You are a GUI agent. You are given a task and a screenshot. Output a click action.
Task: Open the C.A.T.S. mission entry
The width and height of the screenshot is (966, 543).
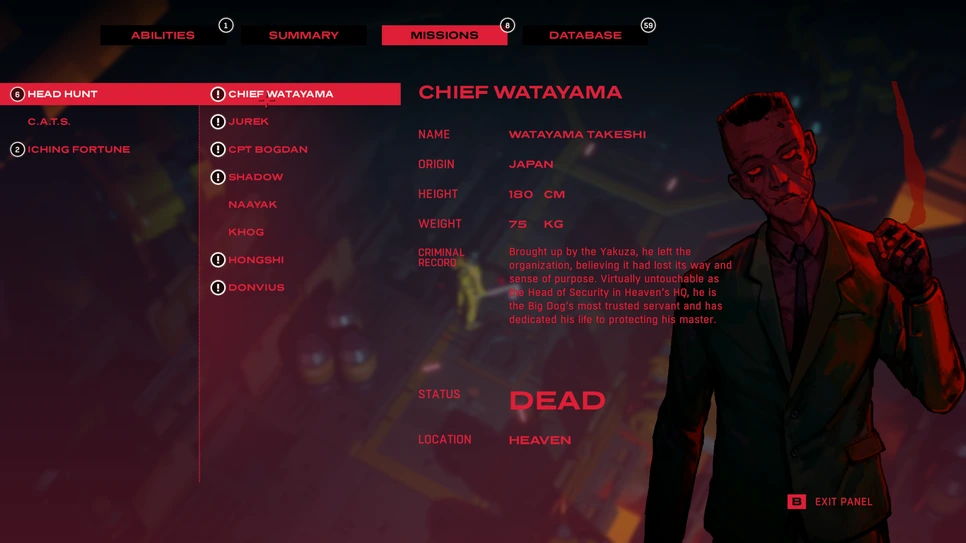(x=49, y=122)
